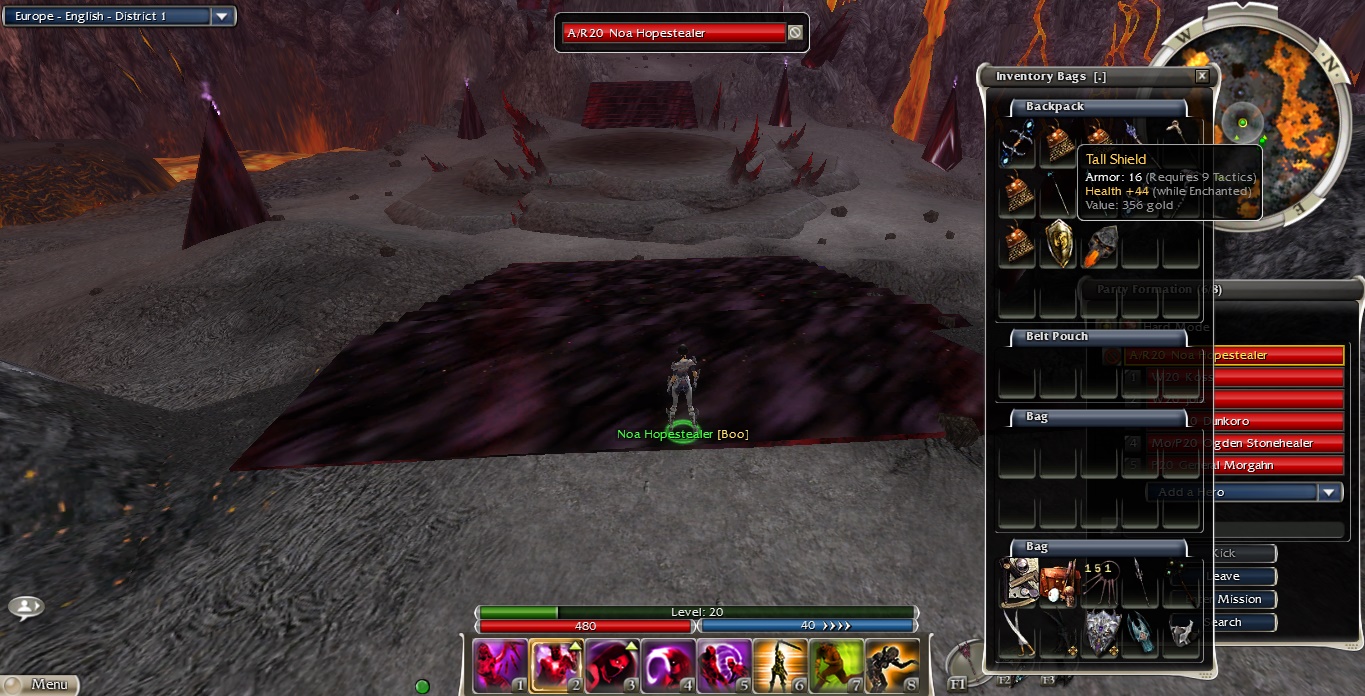Select the Tall Shield in the backpack
The image size is (1365, 696).
coord(1059,244)
